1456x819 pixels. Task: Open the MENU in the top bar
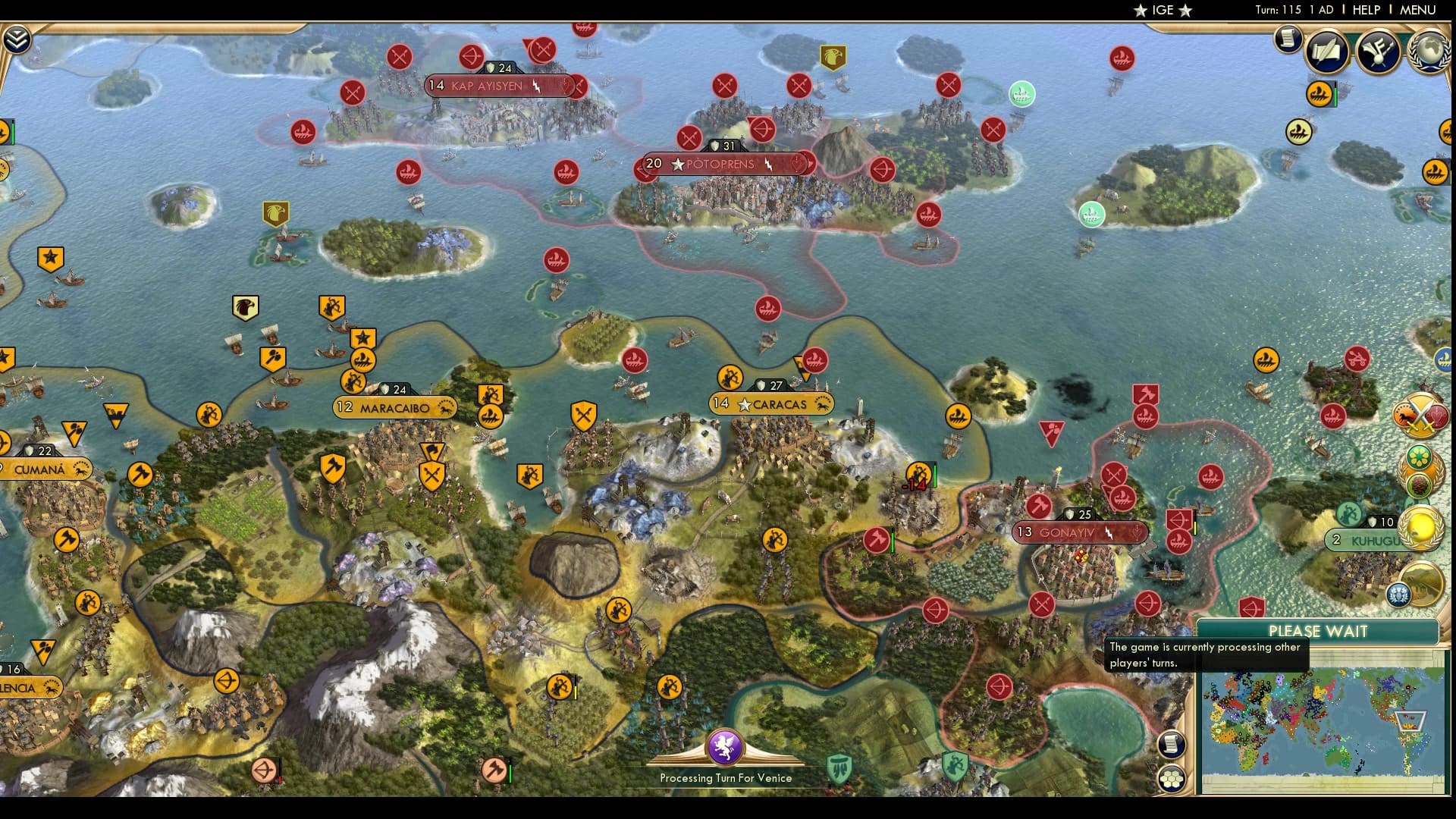1417,10
